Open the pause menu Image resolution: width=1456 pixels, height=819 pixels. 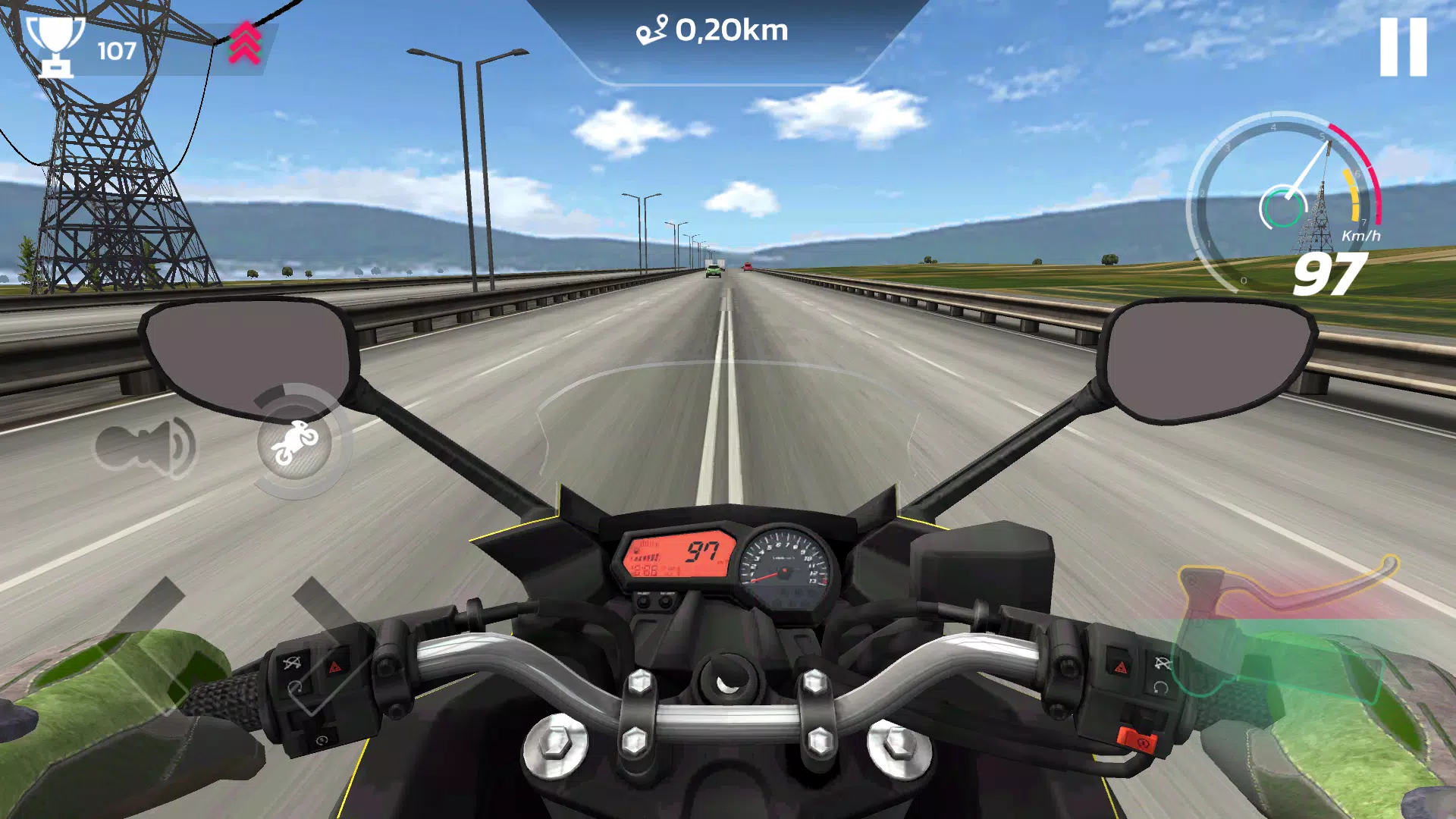[1402, 48]
